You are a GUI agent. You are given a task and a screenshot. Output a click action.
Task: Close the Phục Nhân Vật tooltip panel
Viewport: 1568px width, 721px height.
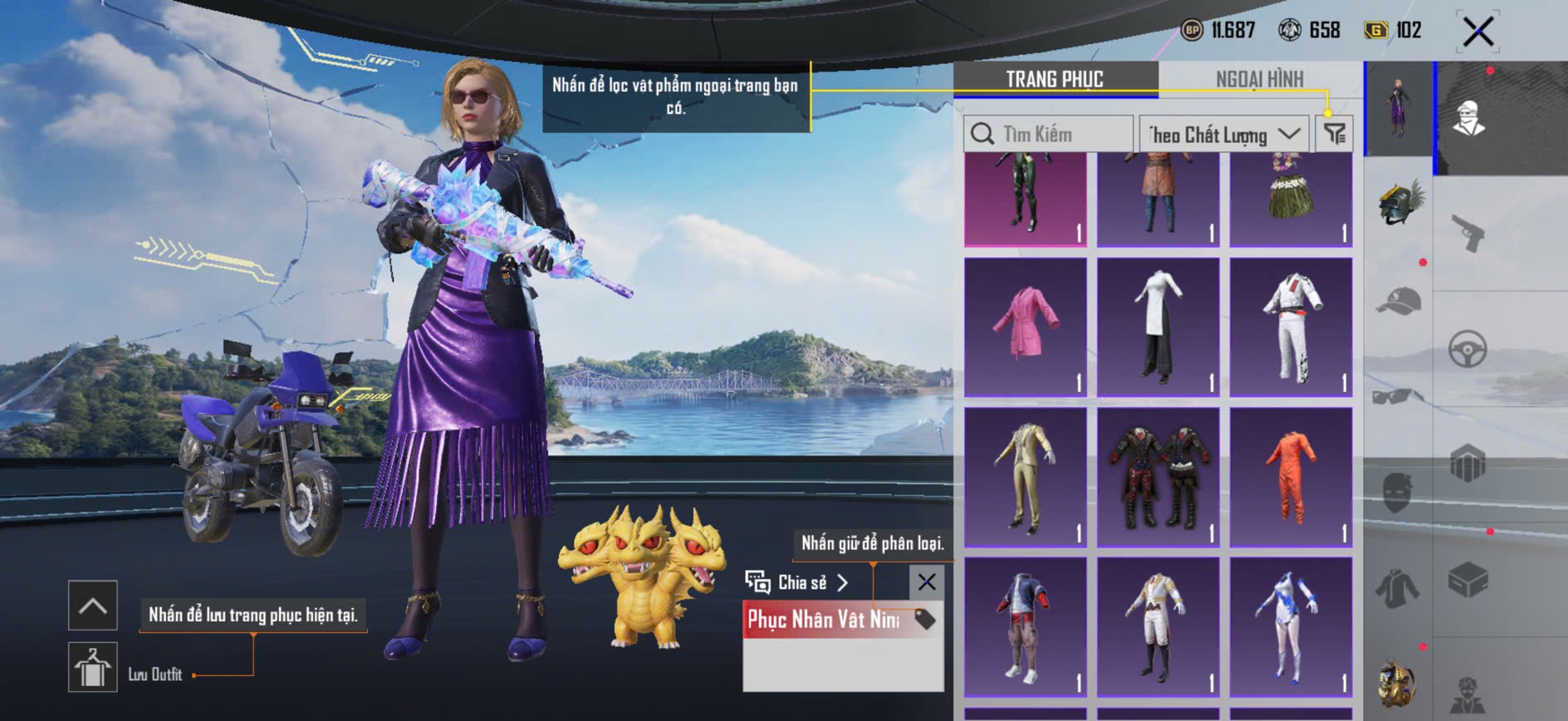pyautogui.click(x=927, y=582)
